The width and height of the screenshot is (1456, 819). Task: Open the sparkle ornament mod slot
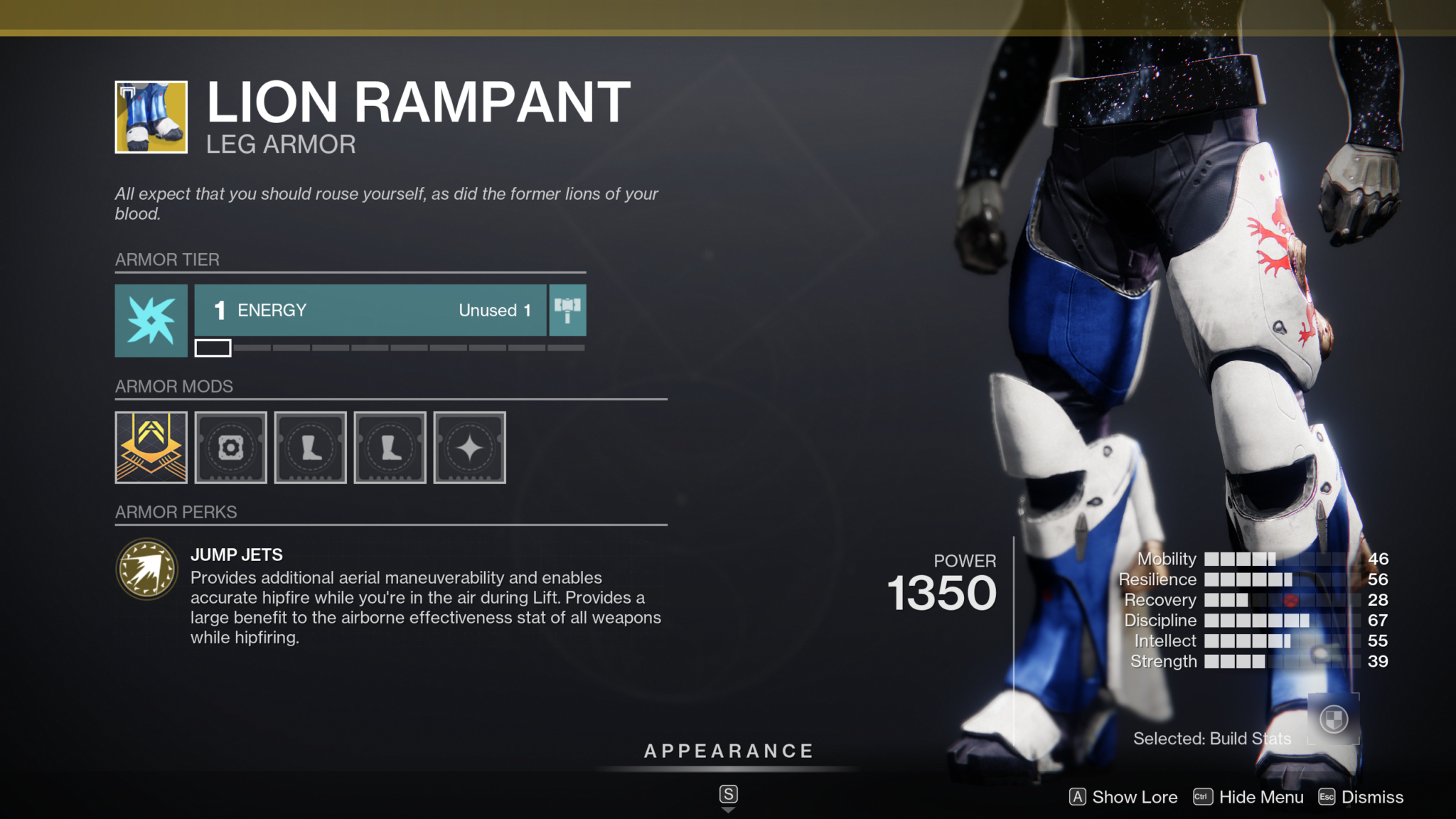pyautogui.click(x=469, y=447)
